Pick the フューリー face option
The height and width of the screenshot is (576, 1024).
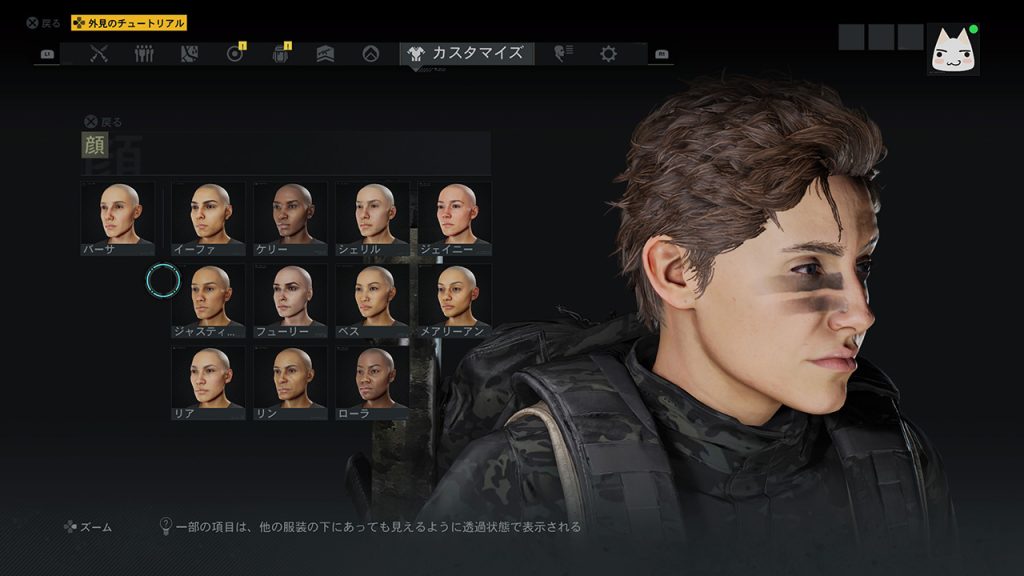click(290, 299)
